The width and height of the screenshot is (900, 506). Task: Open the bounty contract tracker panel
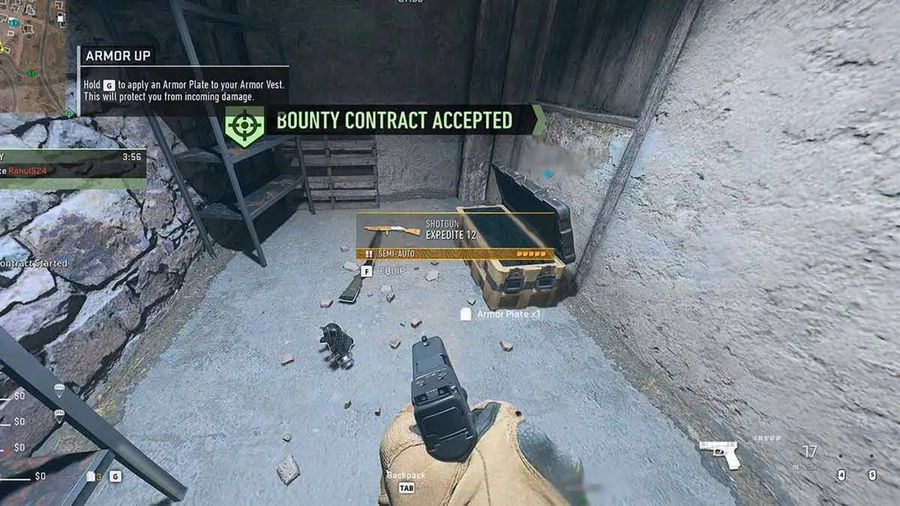pyautogui.click(x=72, y=167)
